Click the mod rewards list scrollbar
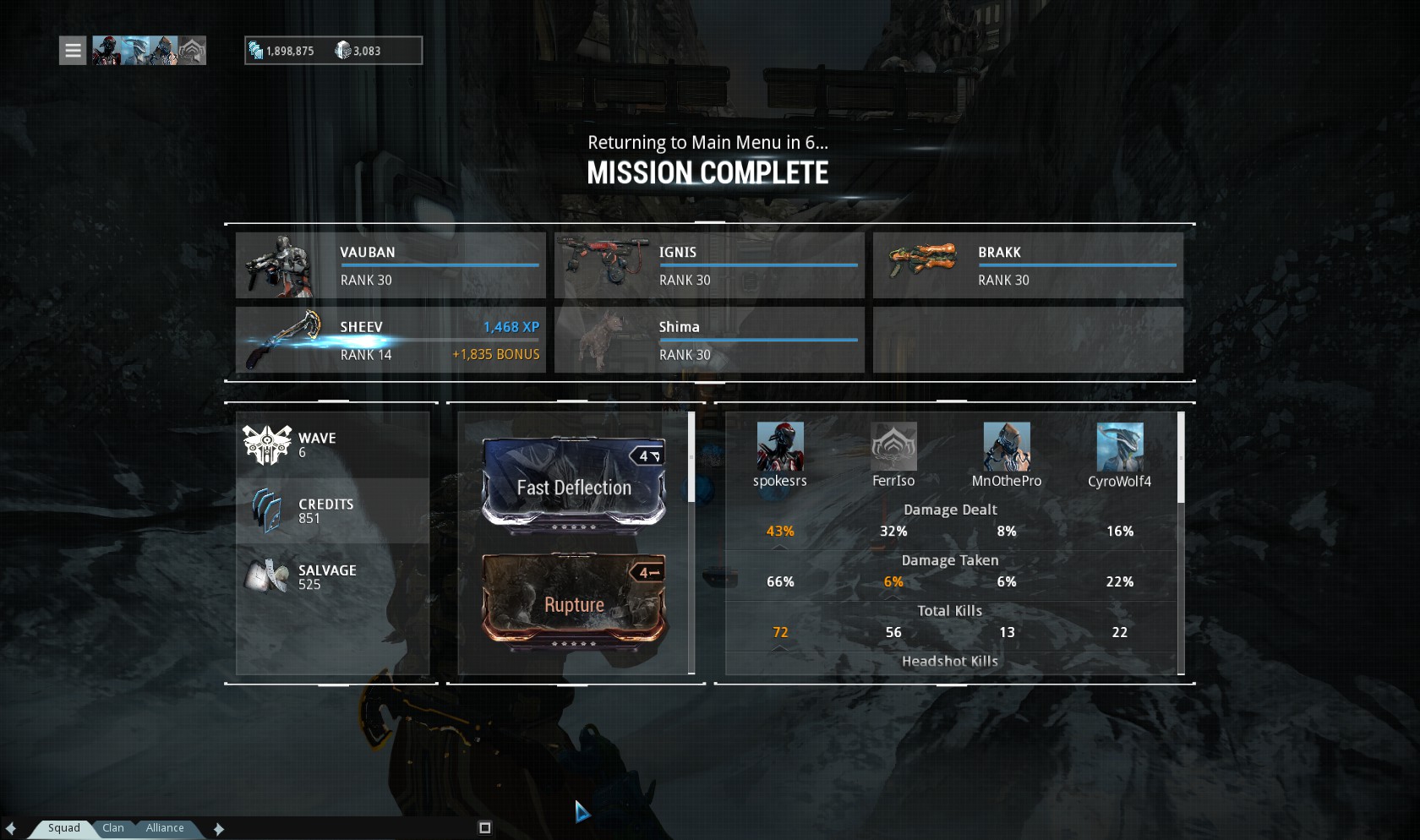This screenshot has width=1420, height=840. click(x=691, y=458)
